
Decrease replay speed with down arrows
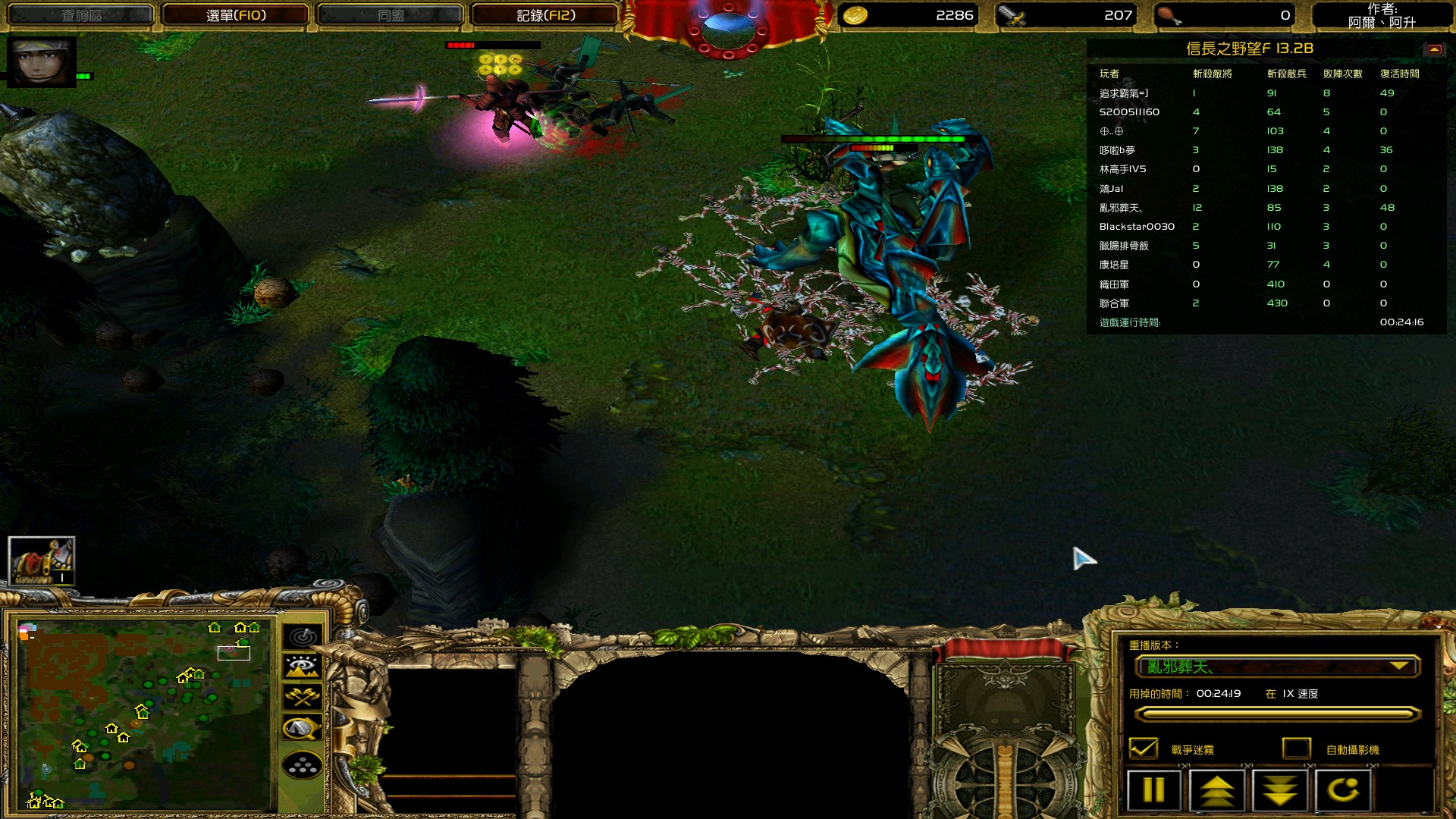tap(1280, 790)
